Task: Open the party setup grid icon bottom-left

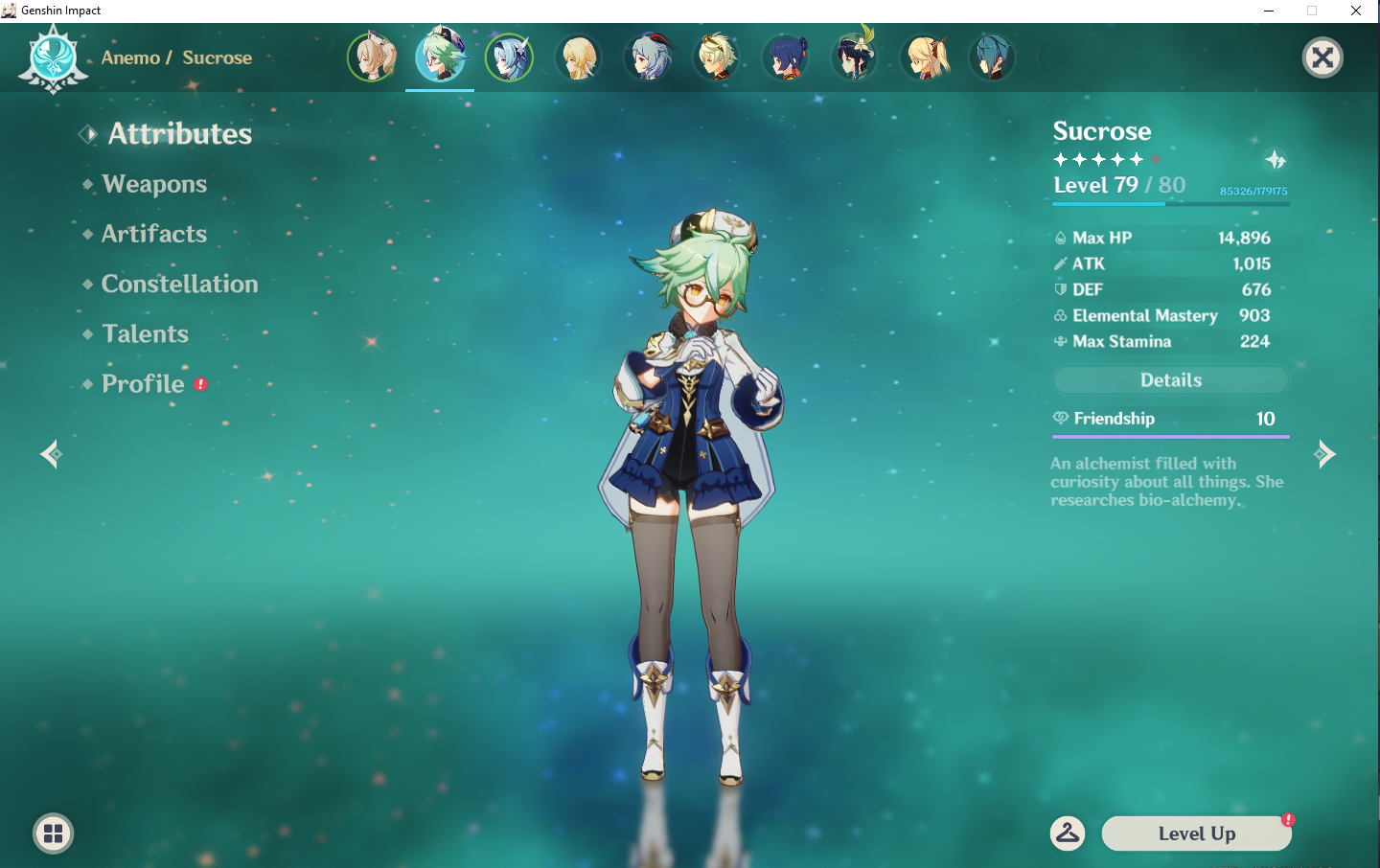Action: pos(53,833)
